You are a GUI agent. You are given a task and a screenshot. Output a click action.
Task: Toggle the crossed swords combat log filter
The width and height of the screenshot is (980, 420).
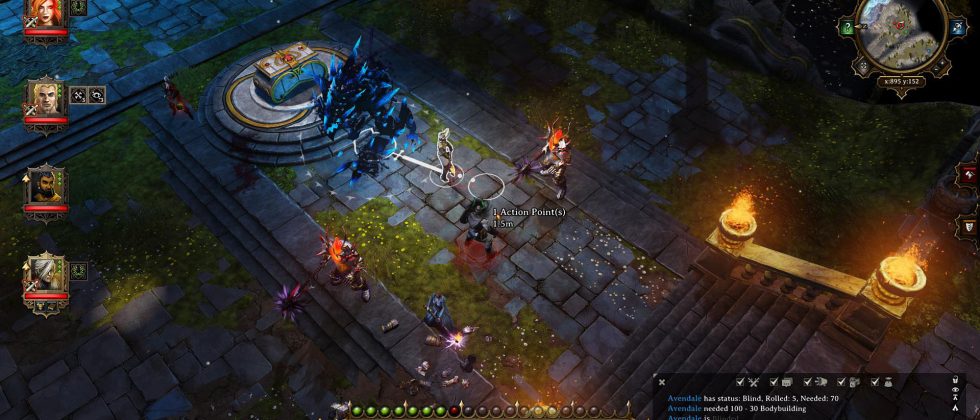tap(753, 382)
